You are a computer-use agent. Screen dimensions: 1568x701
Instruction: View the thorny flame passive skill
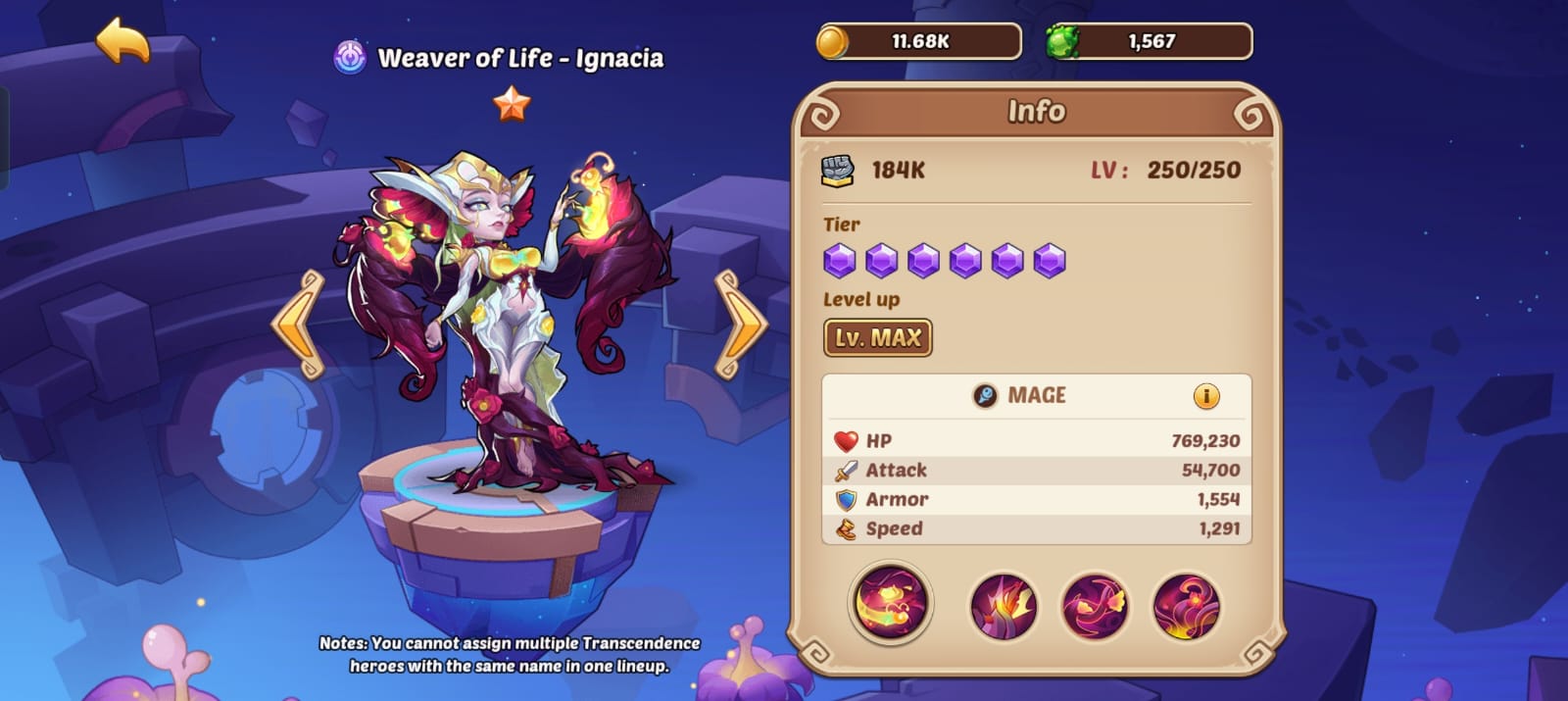pos(1003,607)
